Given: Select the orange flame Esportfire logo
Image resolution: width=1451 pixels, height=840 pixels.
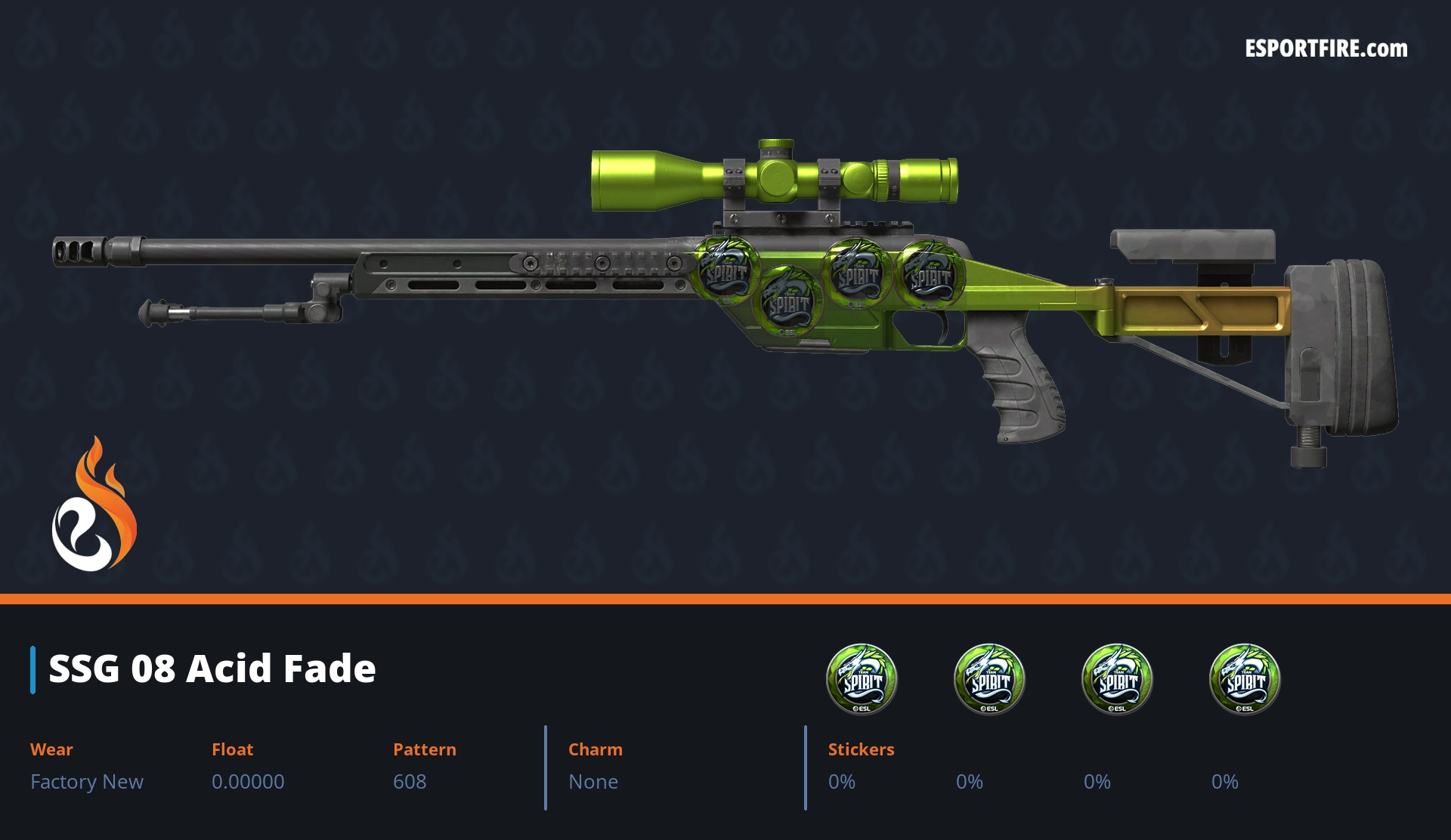Looking at the screenshot, I should tap(94, 505).
